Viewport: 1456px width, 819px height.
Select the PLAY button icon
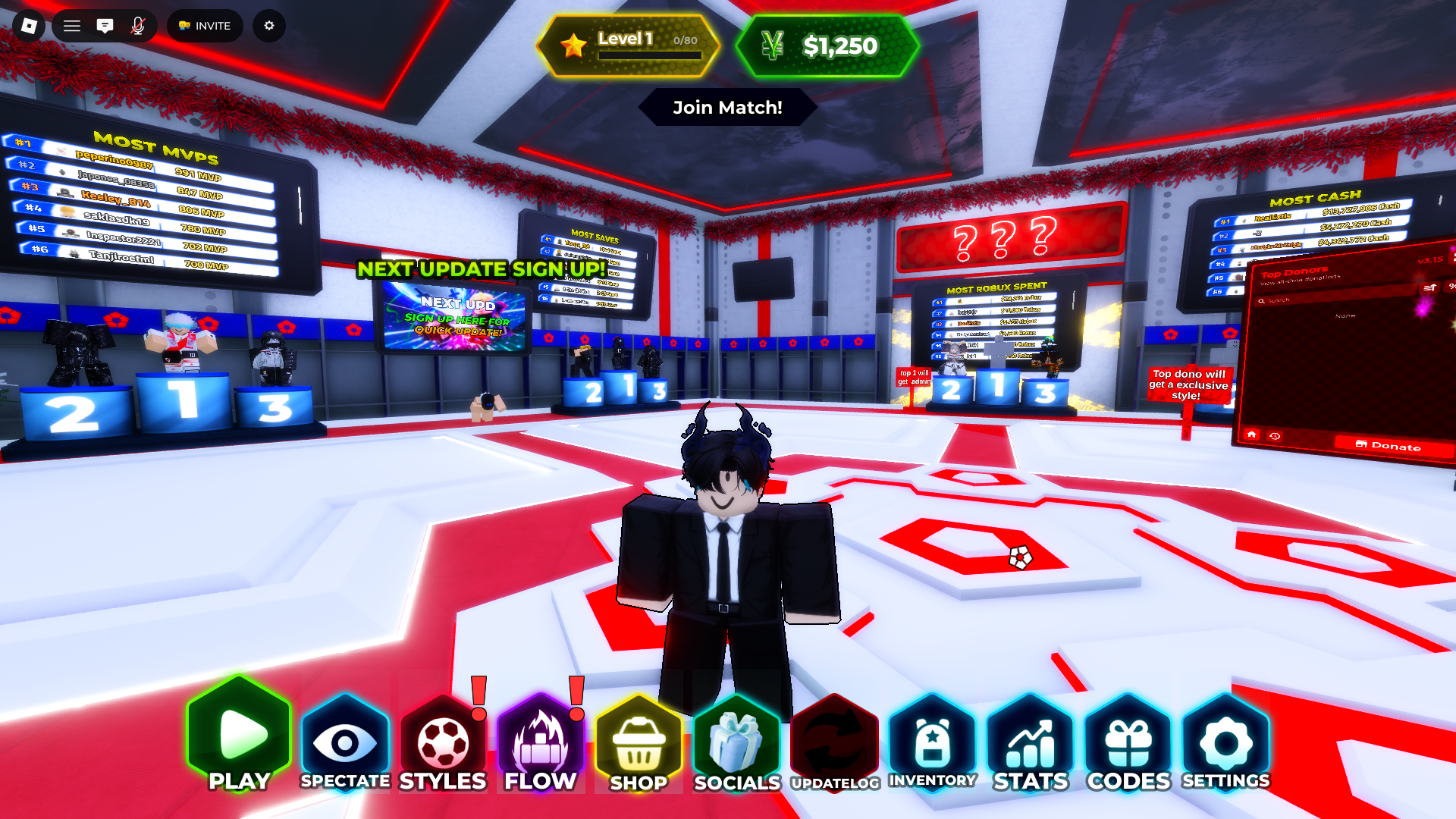point(238,738)
